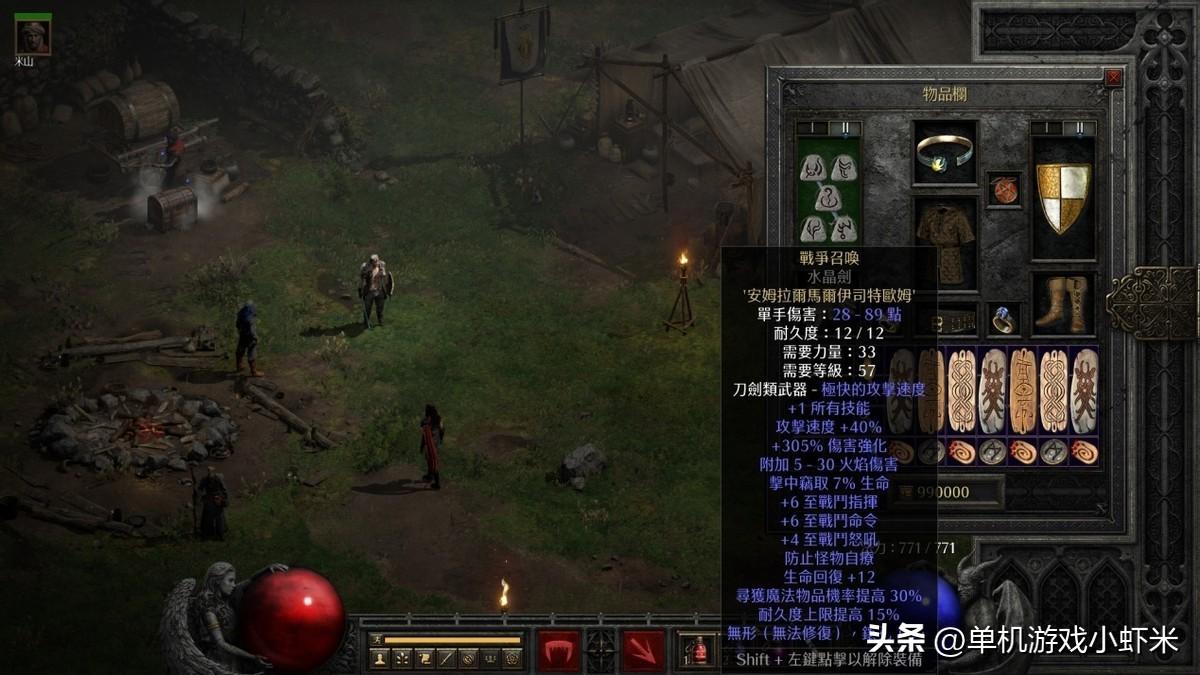Close the inventory panel with the red X

[1113, 78]
